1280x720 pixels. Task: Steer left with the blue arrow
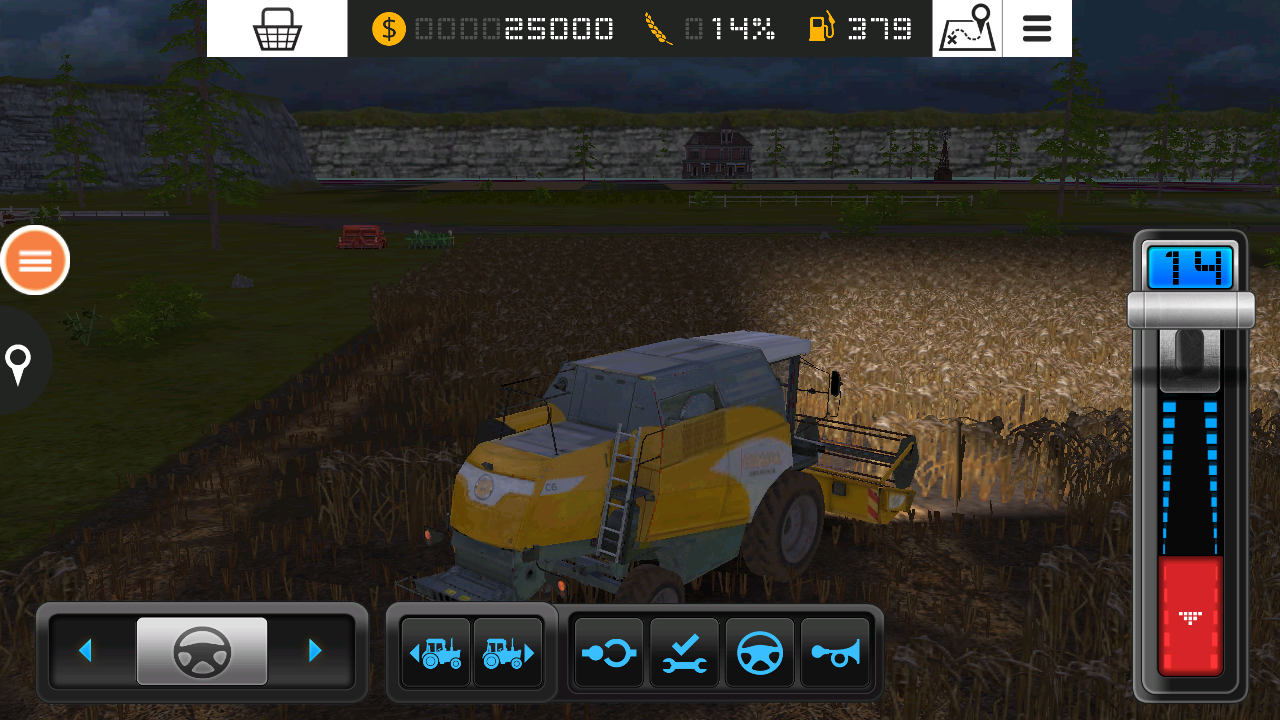click(x=86, y=651)
